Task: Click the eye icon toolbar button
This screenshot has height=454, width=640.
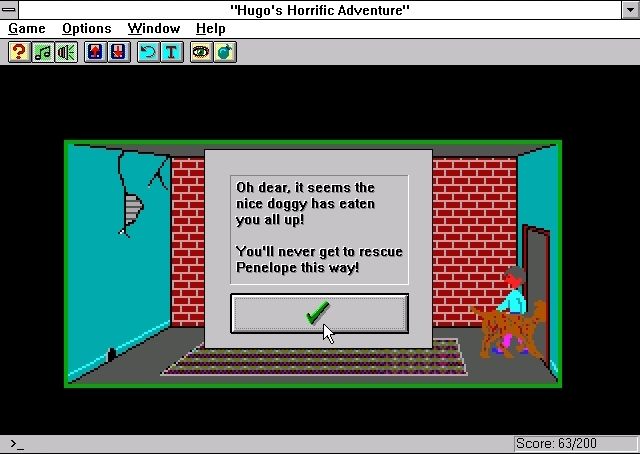Action: point(201,52)
